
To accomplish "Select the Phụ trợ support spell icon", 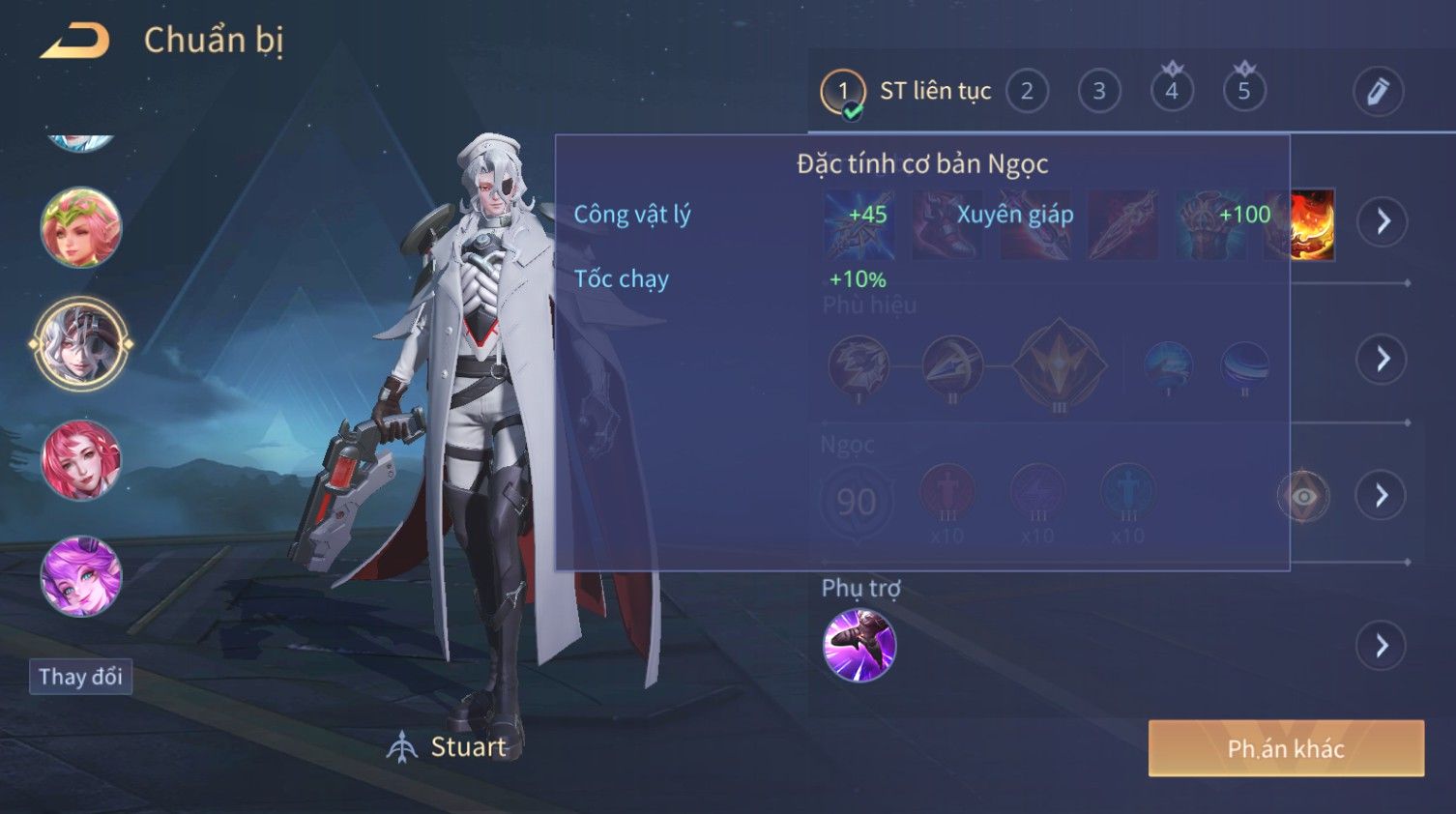I will (859, 645).
